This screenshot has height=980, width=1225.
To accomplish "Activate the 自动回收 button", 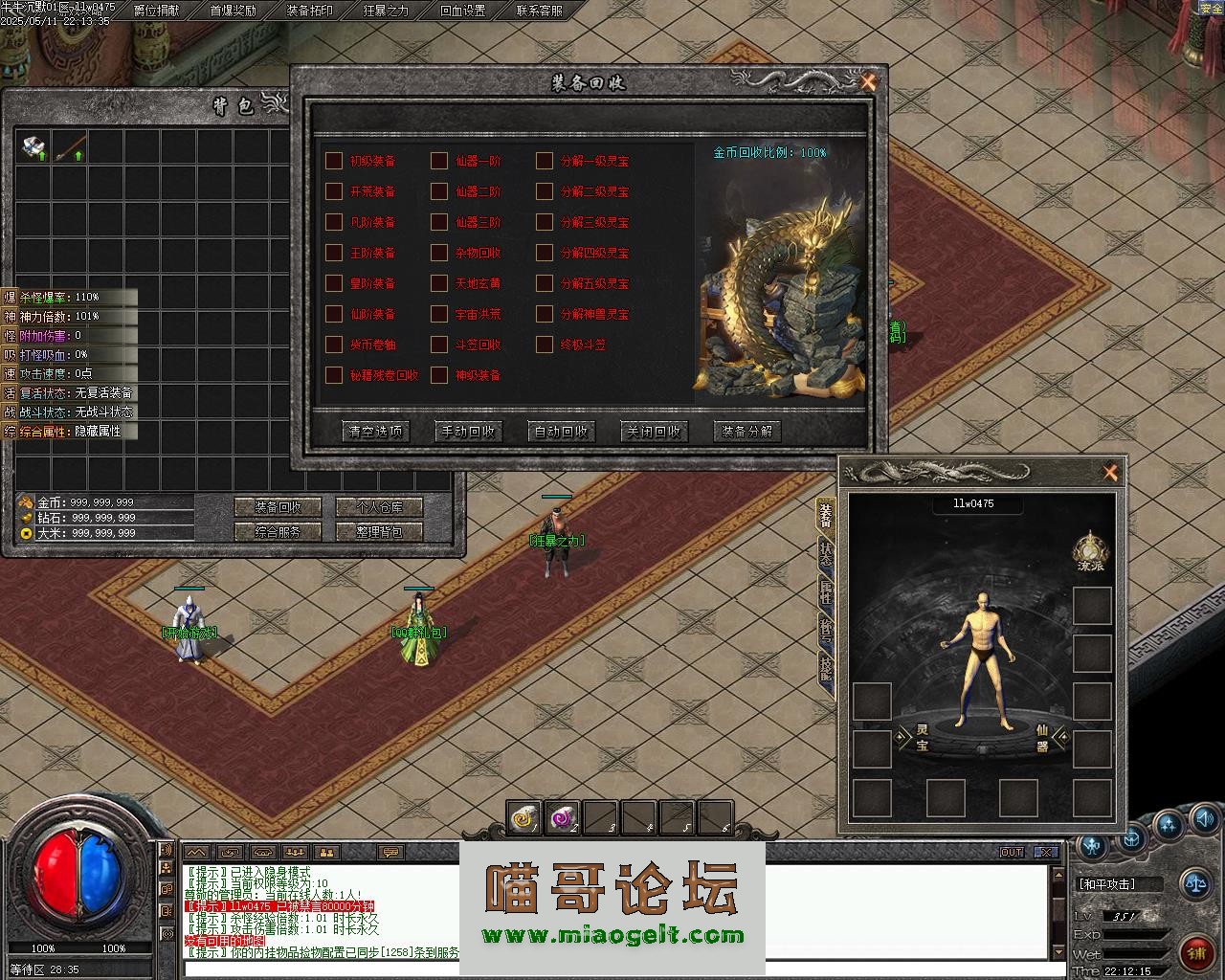I will [561, 432].
